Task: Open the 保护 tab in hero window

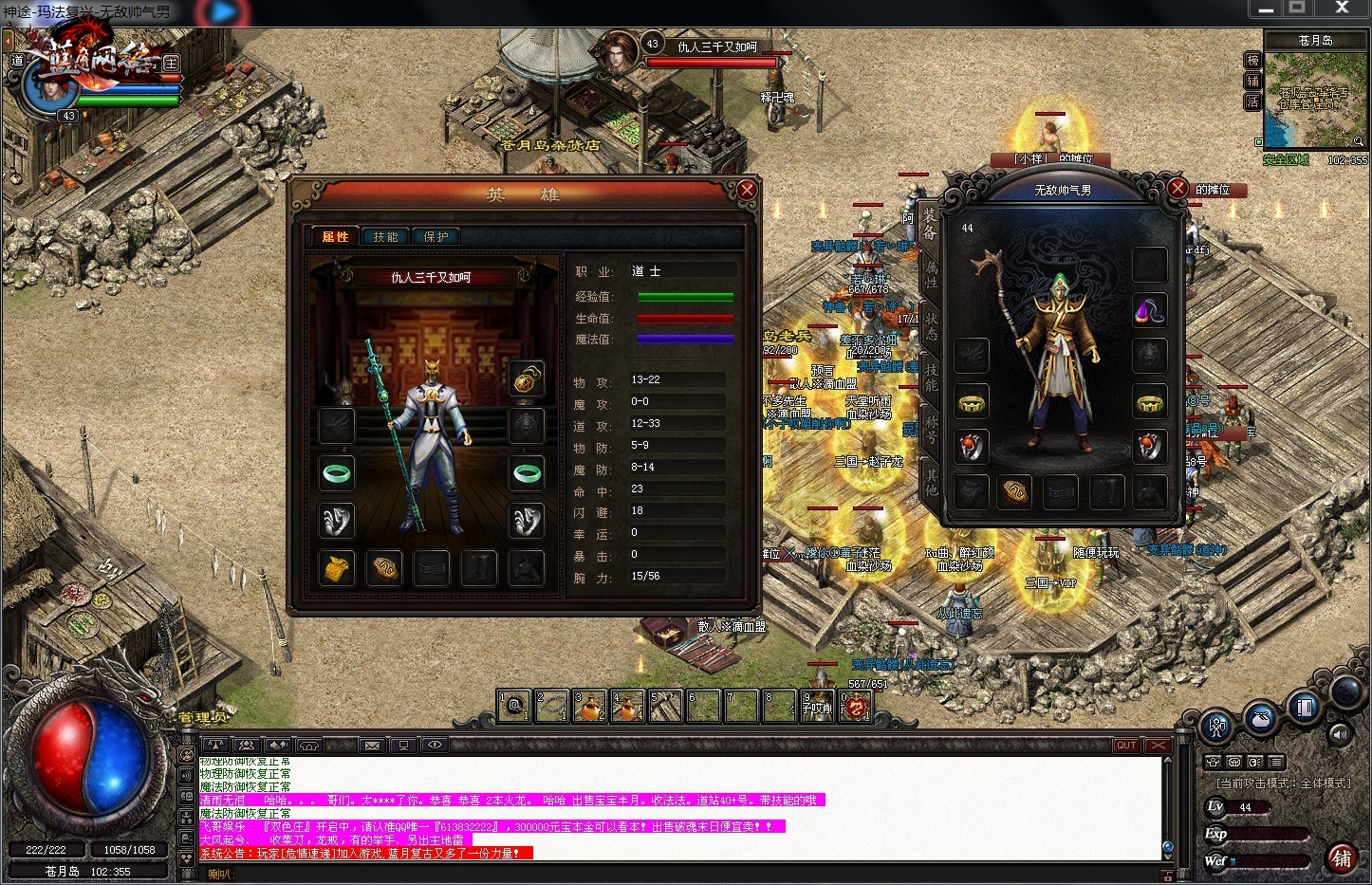Action: 436,236
